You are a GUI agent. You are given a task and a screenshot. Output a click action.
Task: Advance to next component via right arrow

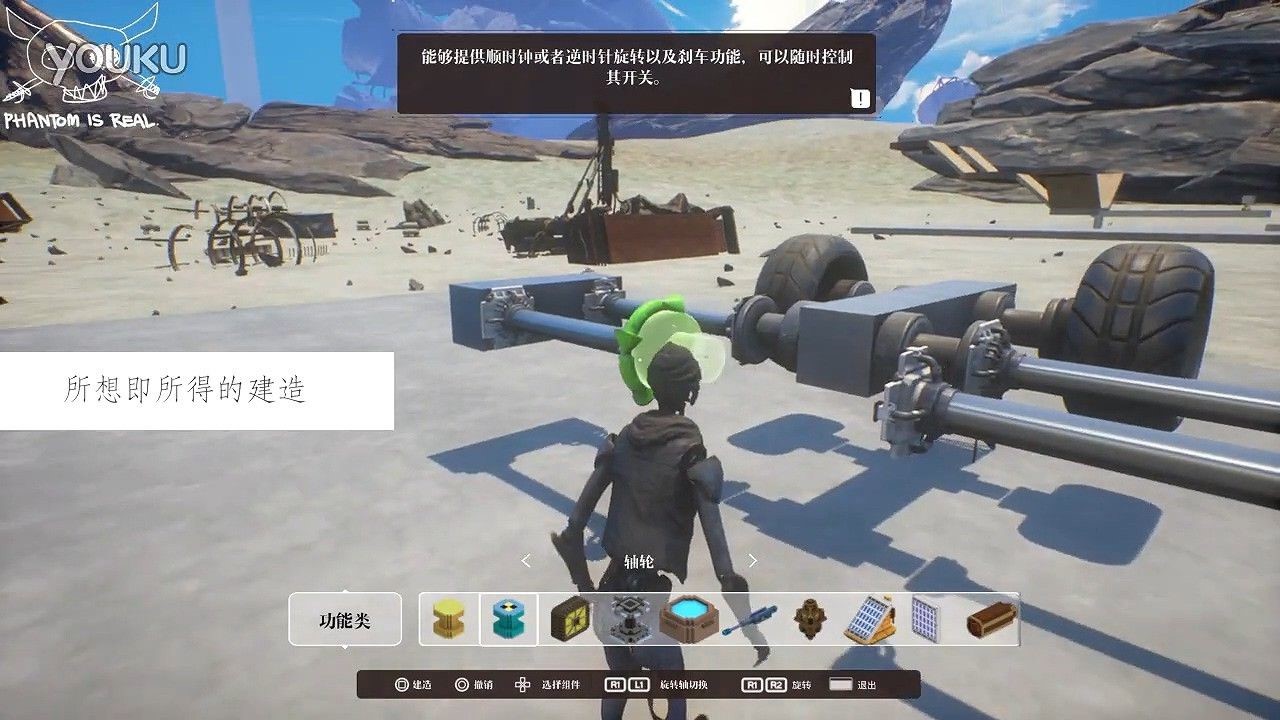750,560
